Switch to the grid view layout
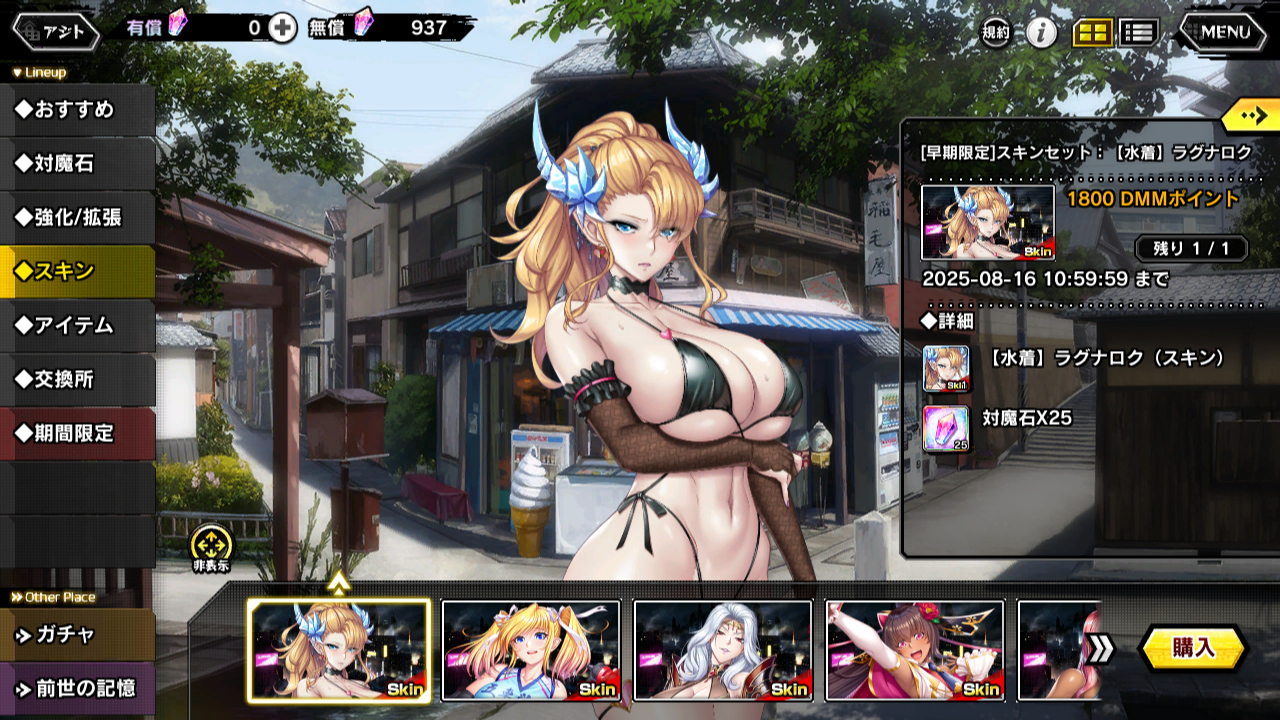 pyautogui.click(x=1093, y=33)
